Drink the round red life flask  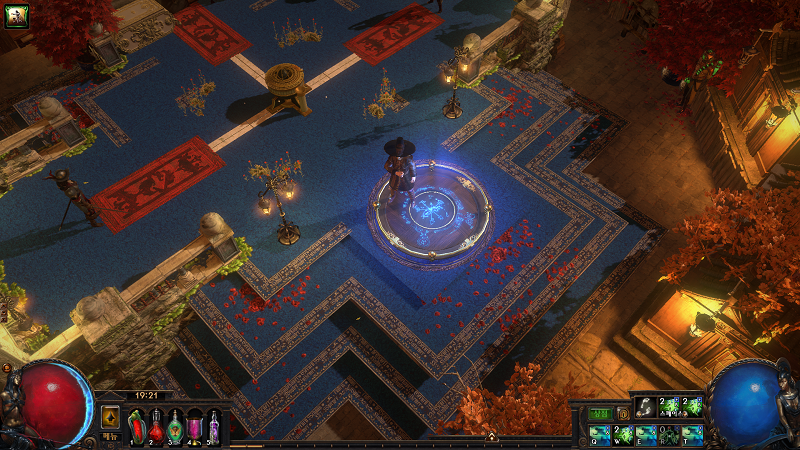tap(156, 427)
